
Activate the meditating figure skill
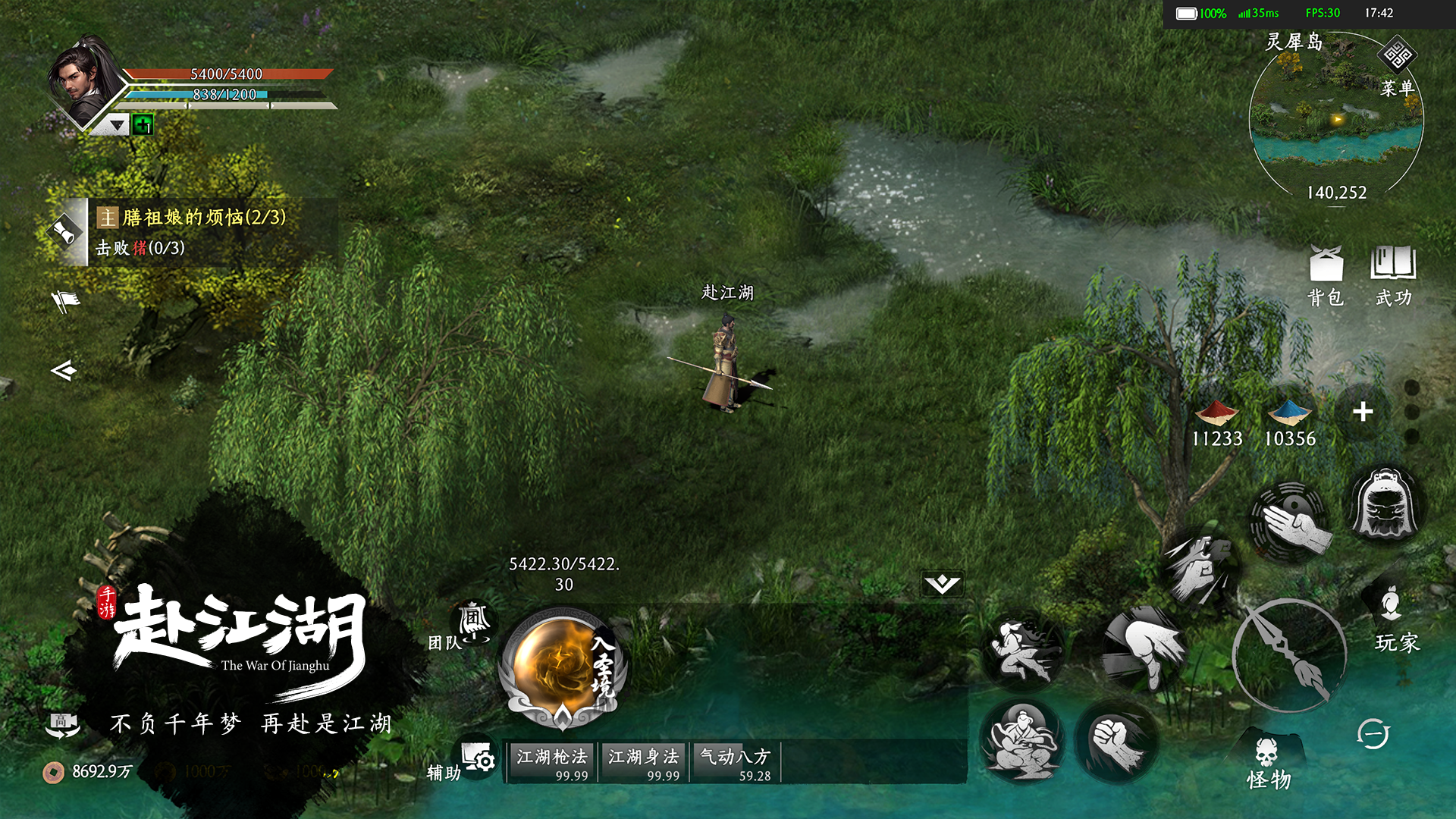pos(1022,741)
